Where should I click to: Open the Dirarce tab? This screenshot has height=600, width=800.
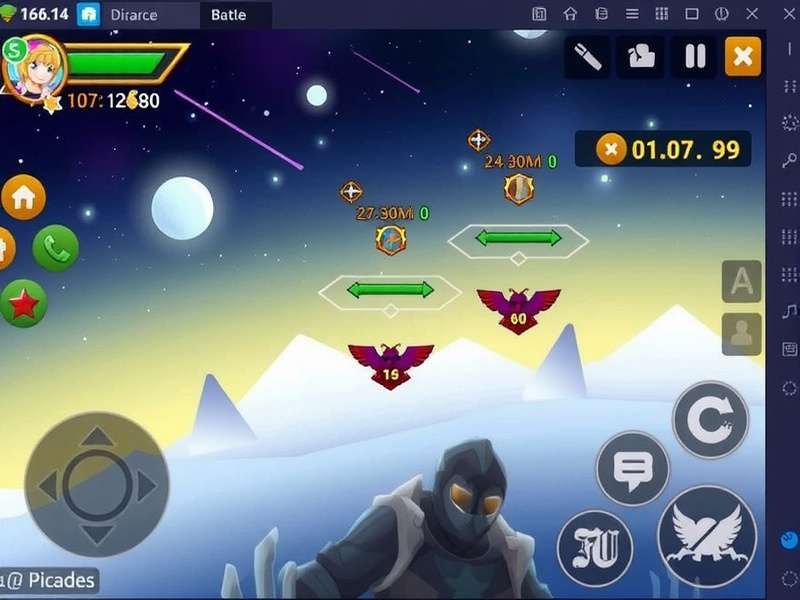click(133, 15)
